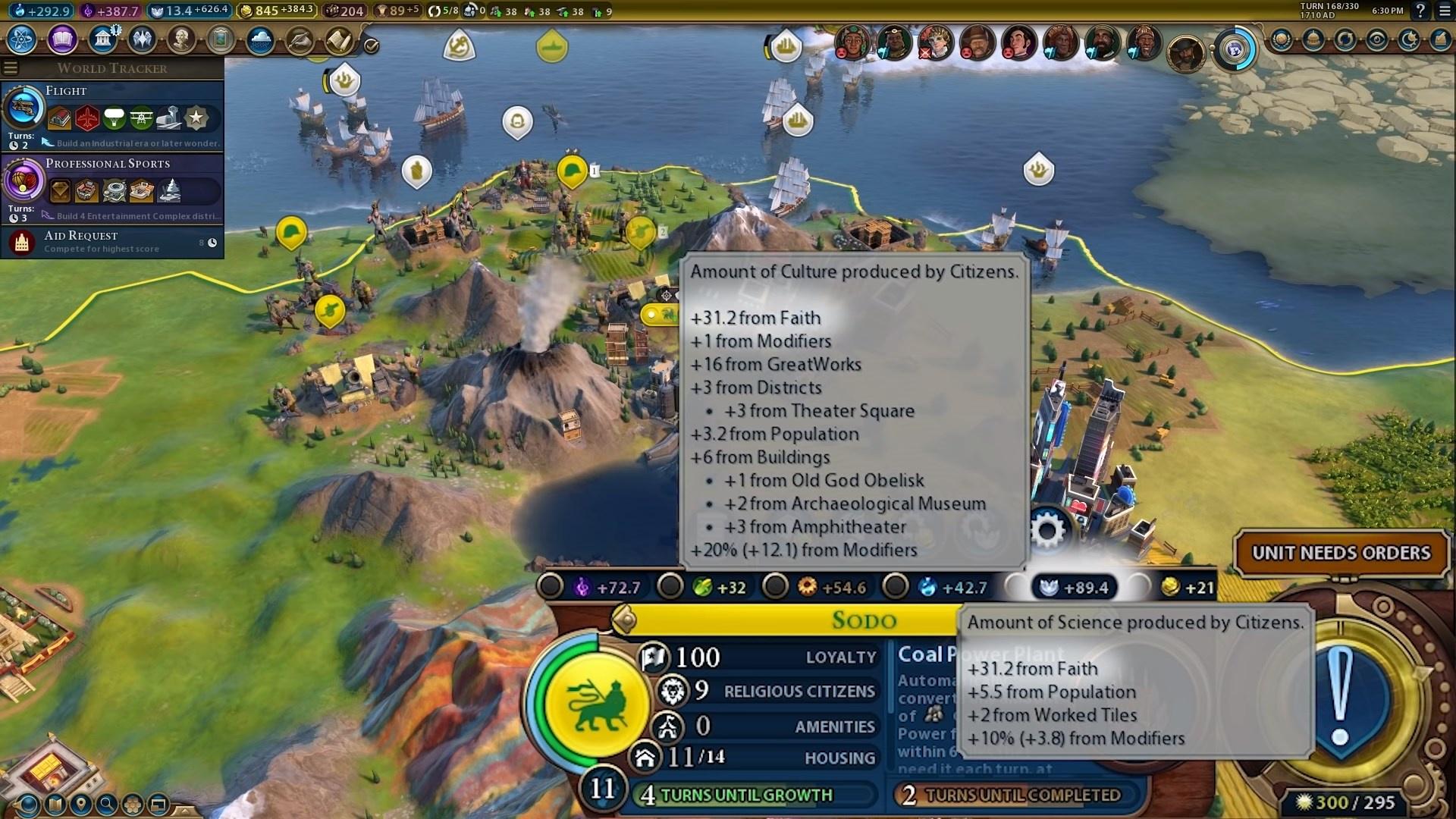Image resolution: width=1456 pixels, height=819 pixels.
Task: View Governments via the columned building icon
Action: coord(102,39)
